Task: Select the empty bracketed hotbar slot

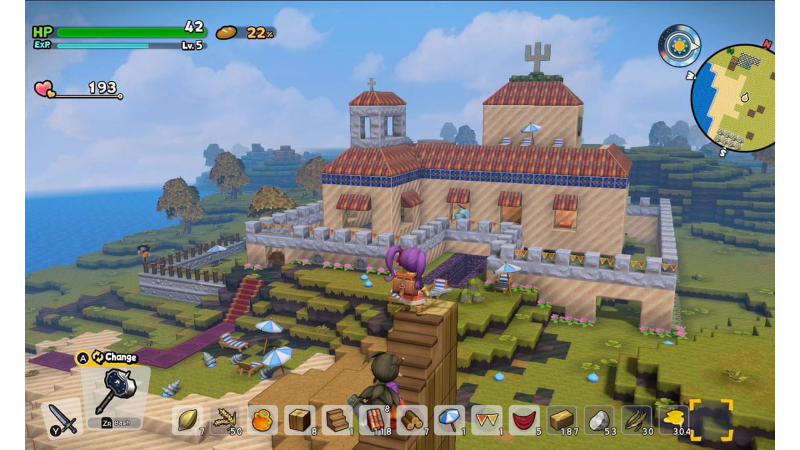Action: (x=711, y=420)
